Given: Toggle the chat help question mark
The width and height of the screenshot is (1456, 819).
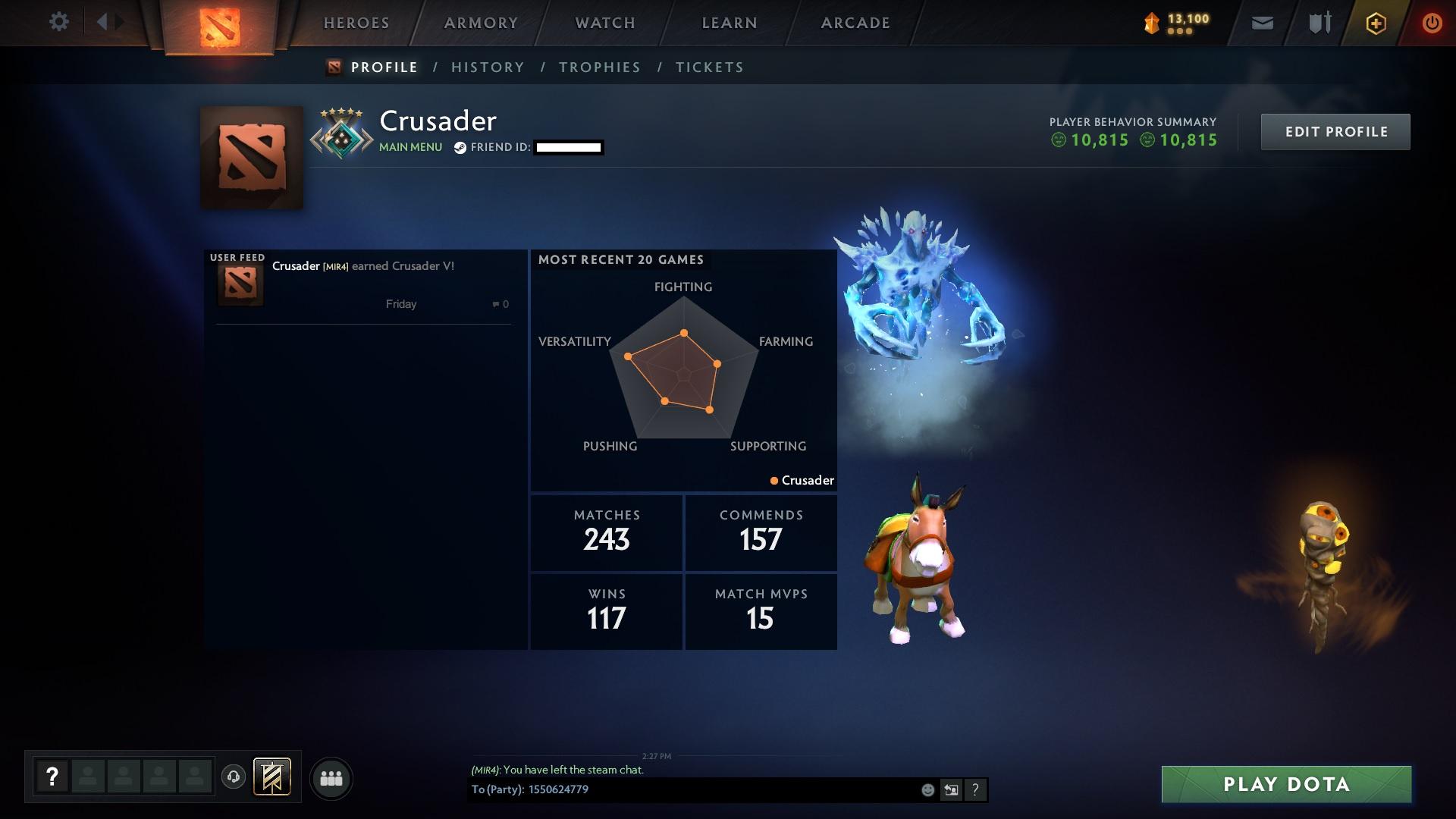Looking at the screenshot, I should (x=975, y=790).
